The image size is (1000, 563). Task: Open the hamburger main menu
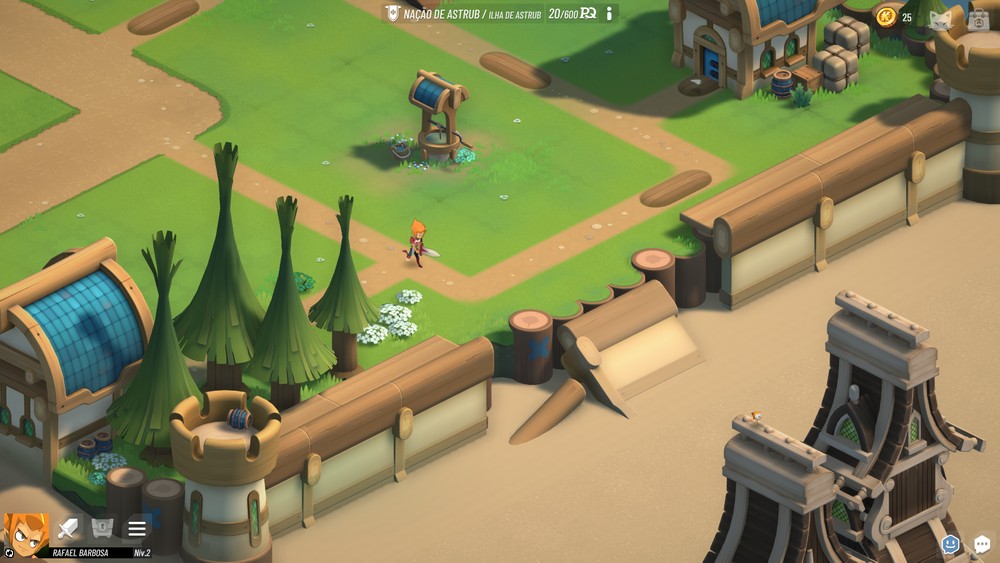point(137,528)
